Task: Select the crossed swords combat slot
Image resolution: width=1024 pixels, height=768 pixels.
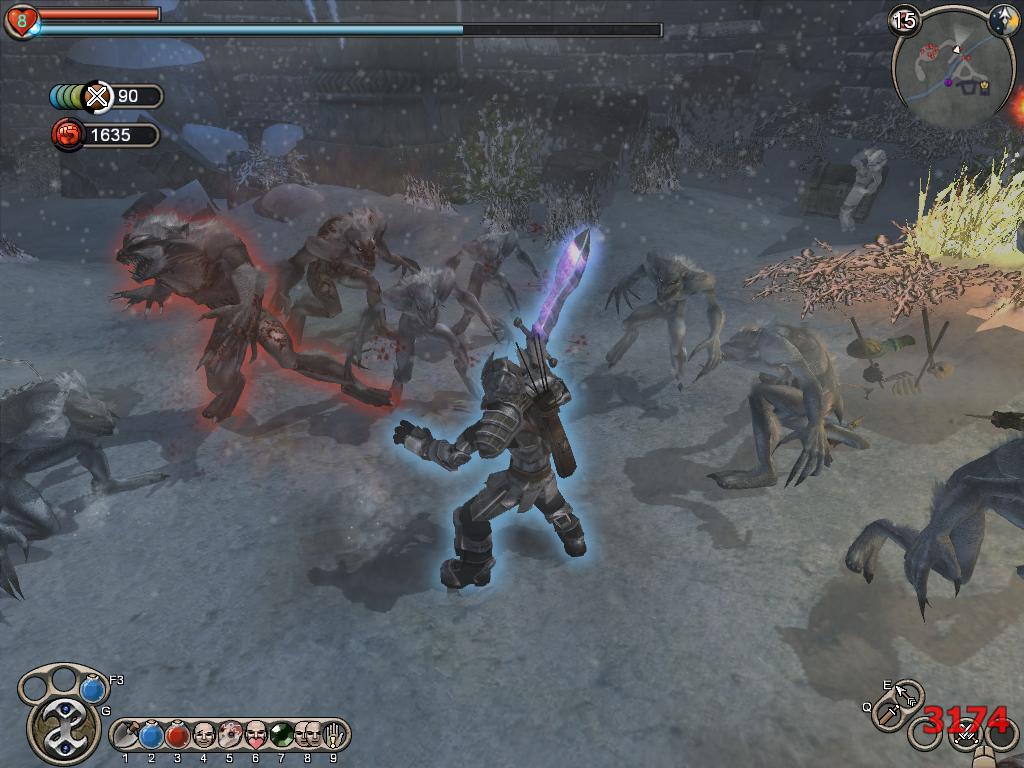Action: [966, 736]
